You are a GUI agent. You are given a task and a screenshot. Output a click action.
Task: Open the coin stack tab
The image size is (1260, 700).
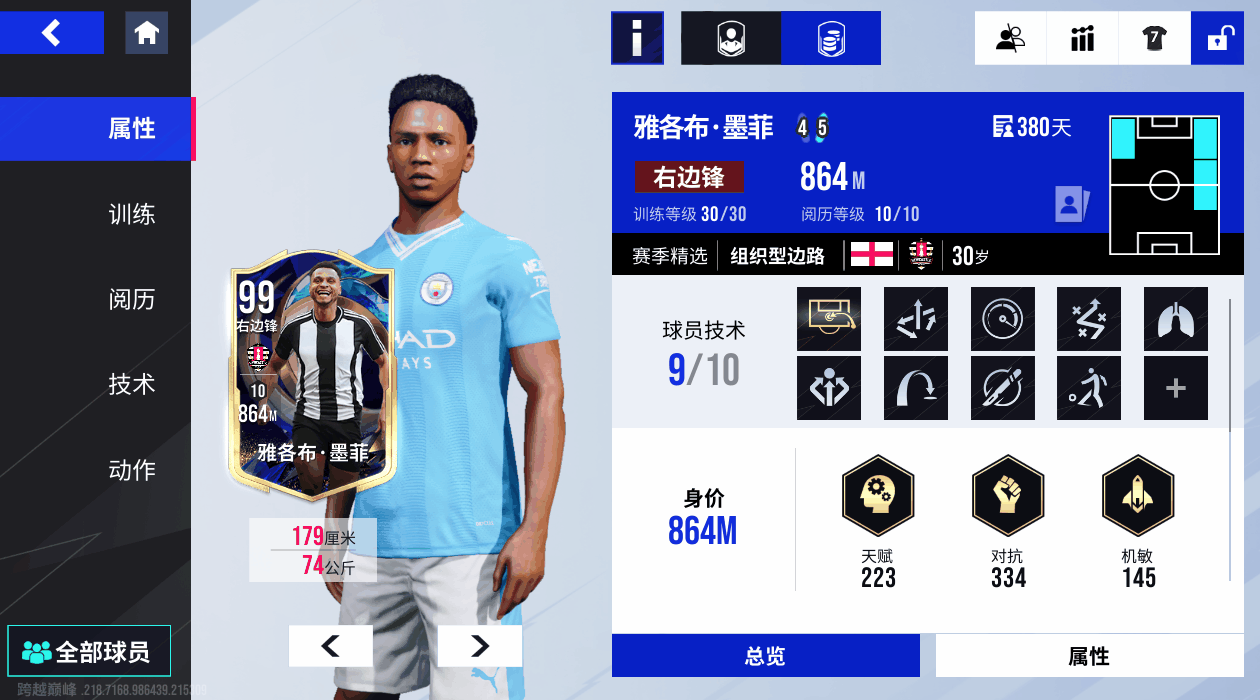tap(831, 38)
